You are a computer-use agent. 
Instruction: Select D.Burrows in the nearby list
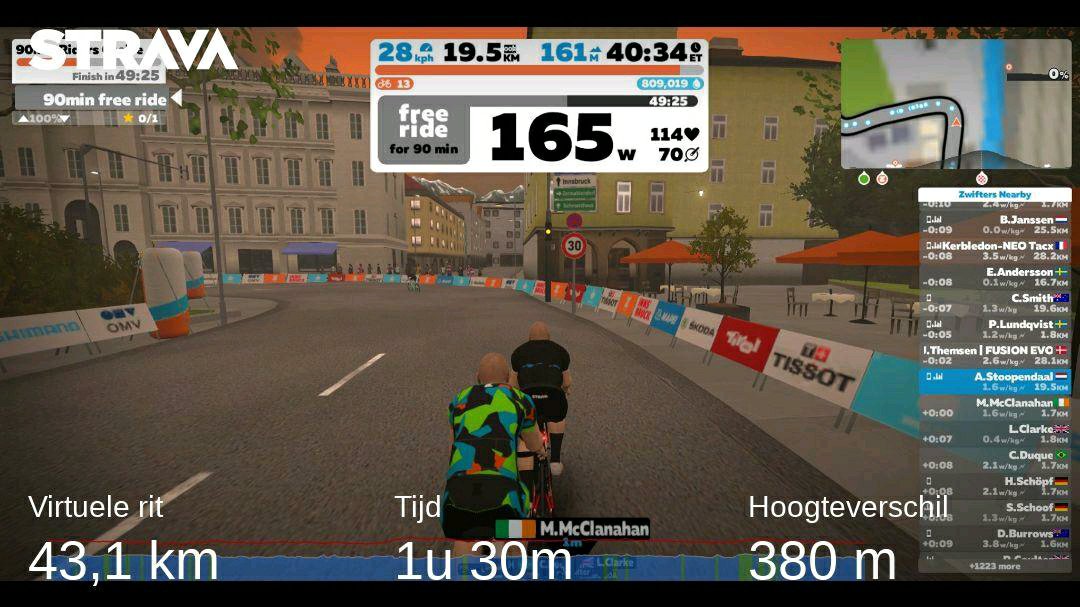994,538
